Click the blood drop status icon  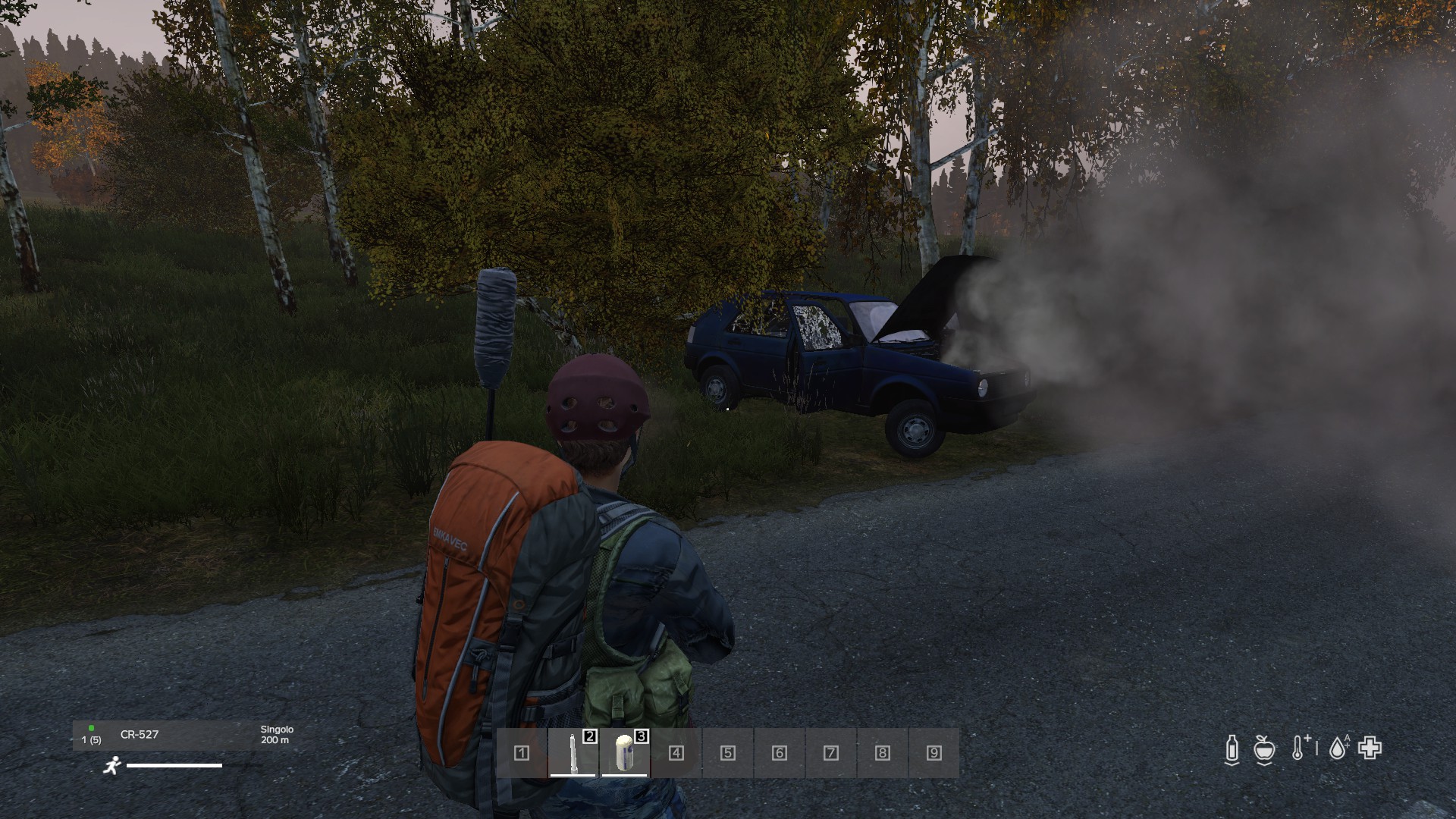click(x=1338, y=748)
